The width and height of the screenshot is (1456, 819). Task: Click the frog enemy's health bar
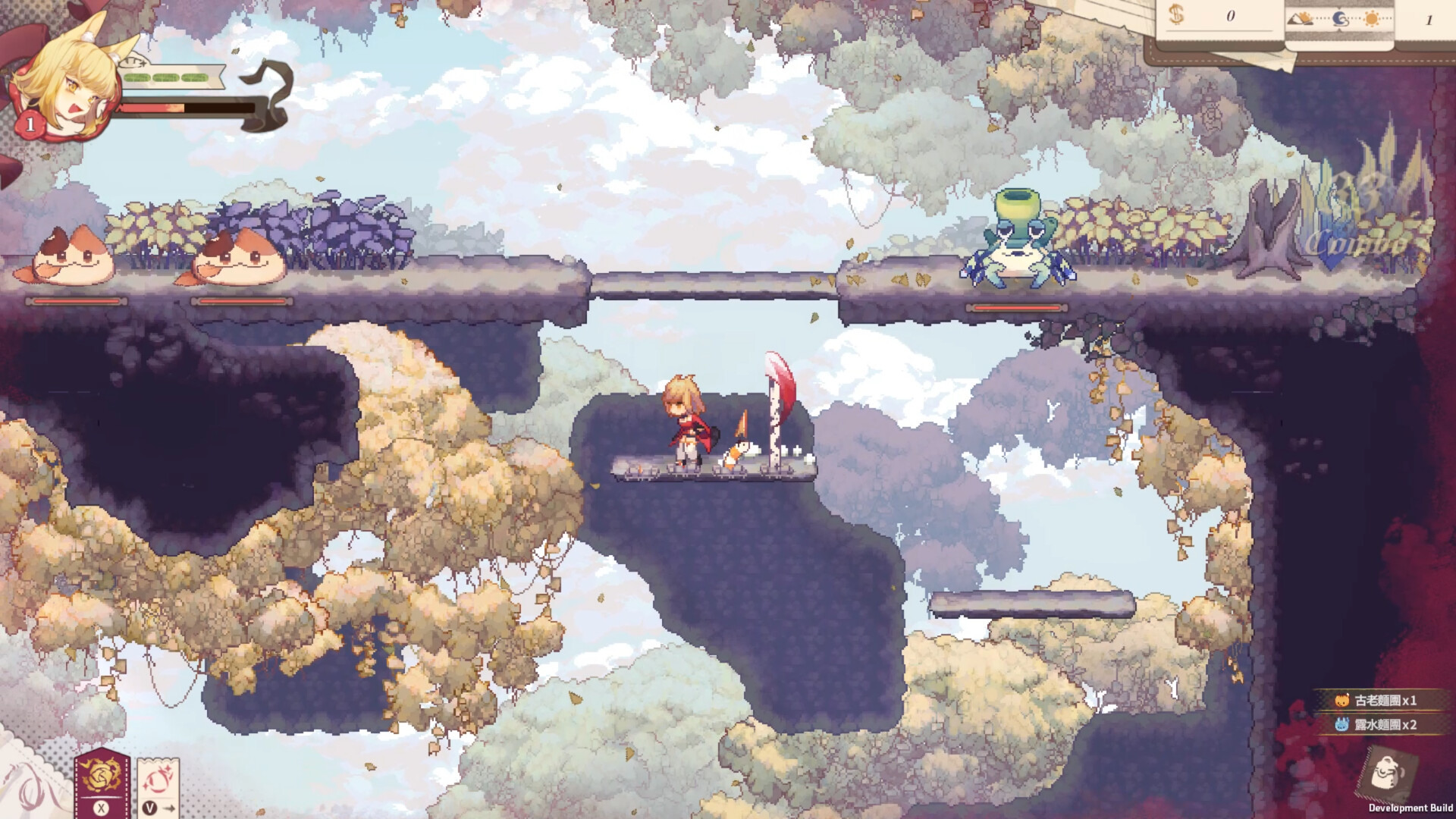(x=1017, y=309)
